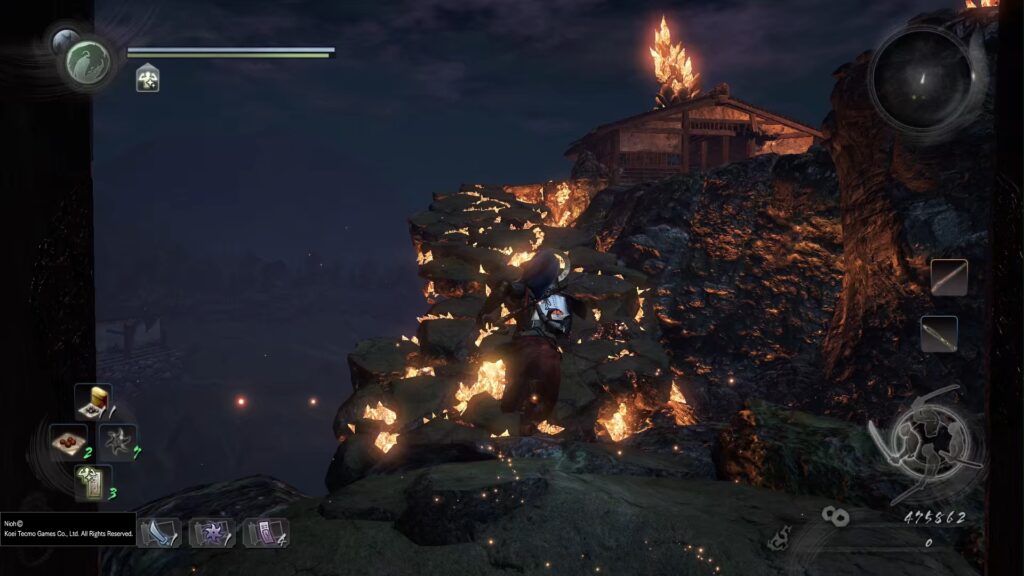The width and height of the screenshot is (1024, 576).
Task: Use the glowing talisman quick item
Action: 93,482
